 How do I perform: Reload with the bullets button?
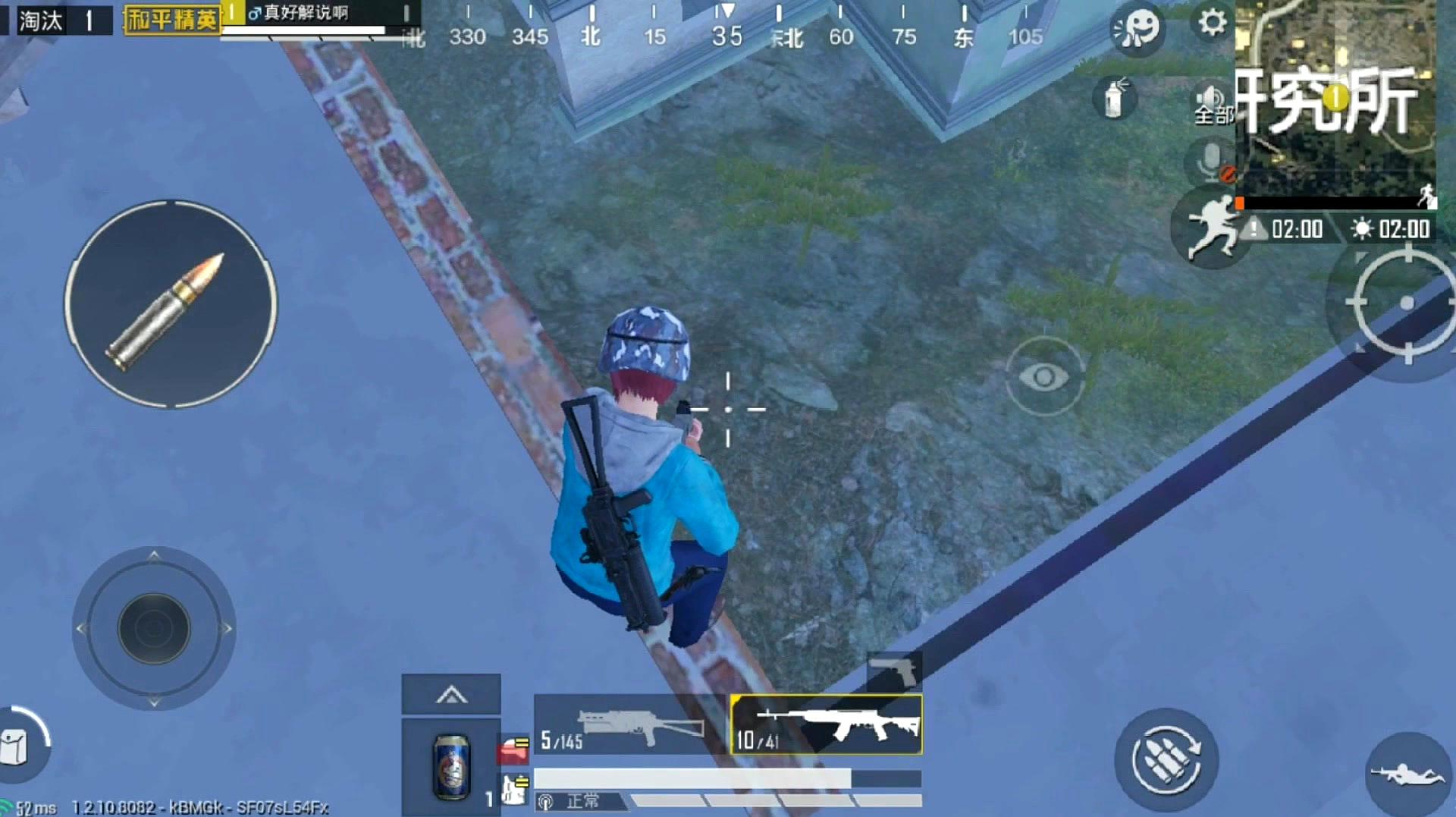click(1166, 760)
